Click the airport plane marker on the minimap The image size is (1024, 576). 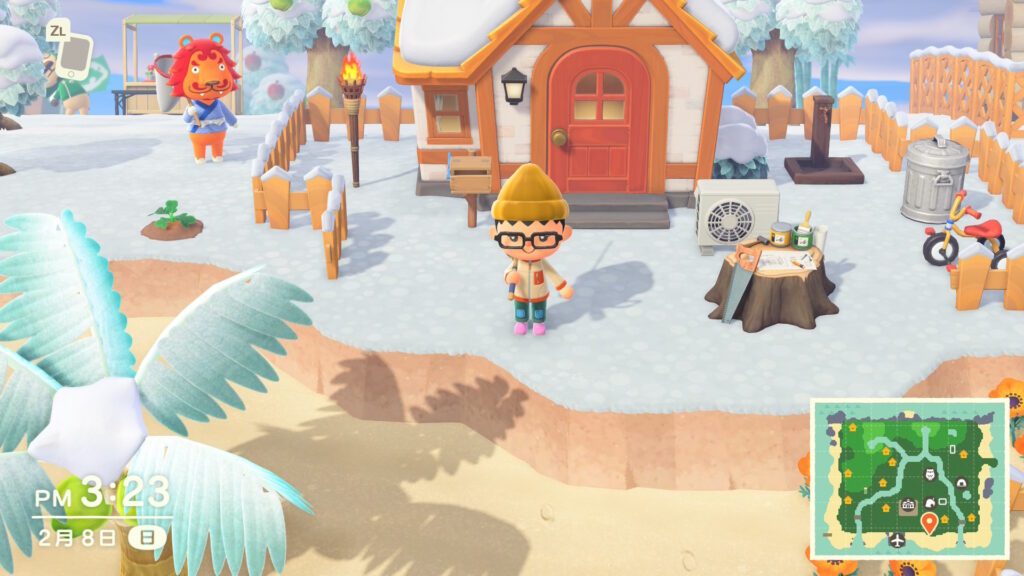tap(896, 540)
